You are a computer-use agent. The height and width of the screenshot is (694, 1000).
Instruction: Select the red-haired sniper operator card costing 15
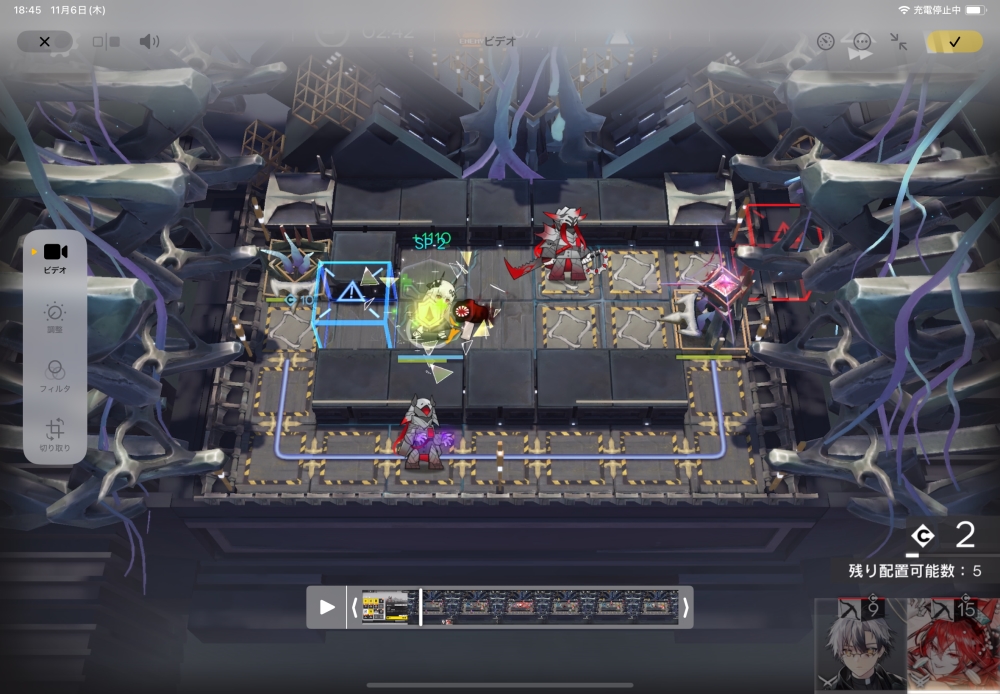click(x=953, y=645)
